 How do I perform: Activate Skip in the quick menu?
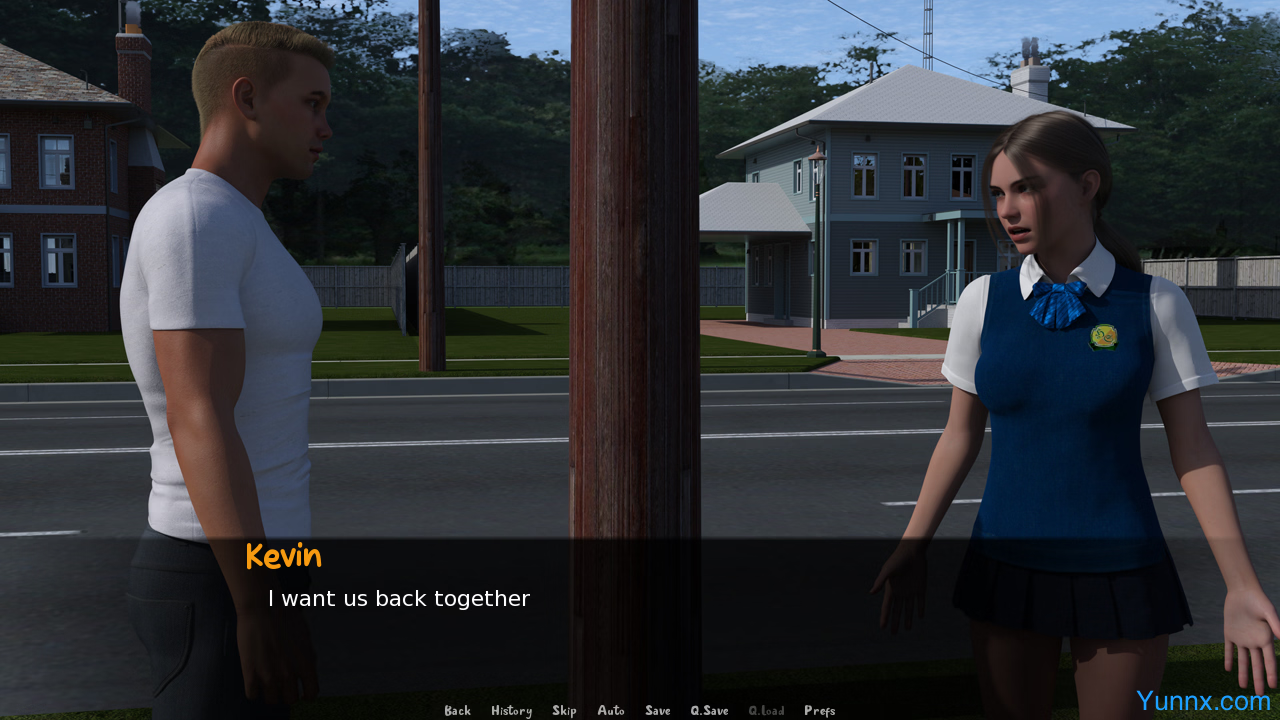tap(564, 711)
